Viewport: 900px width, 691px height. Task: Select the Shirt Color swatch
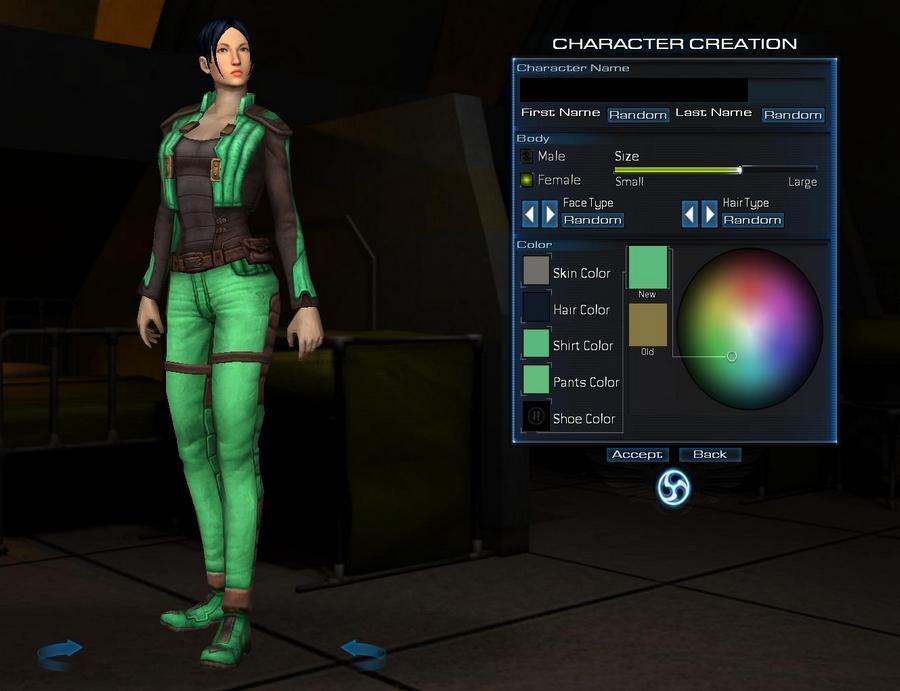pos(537,343)
